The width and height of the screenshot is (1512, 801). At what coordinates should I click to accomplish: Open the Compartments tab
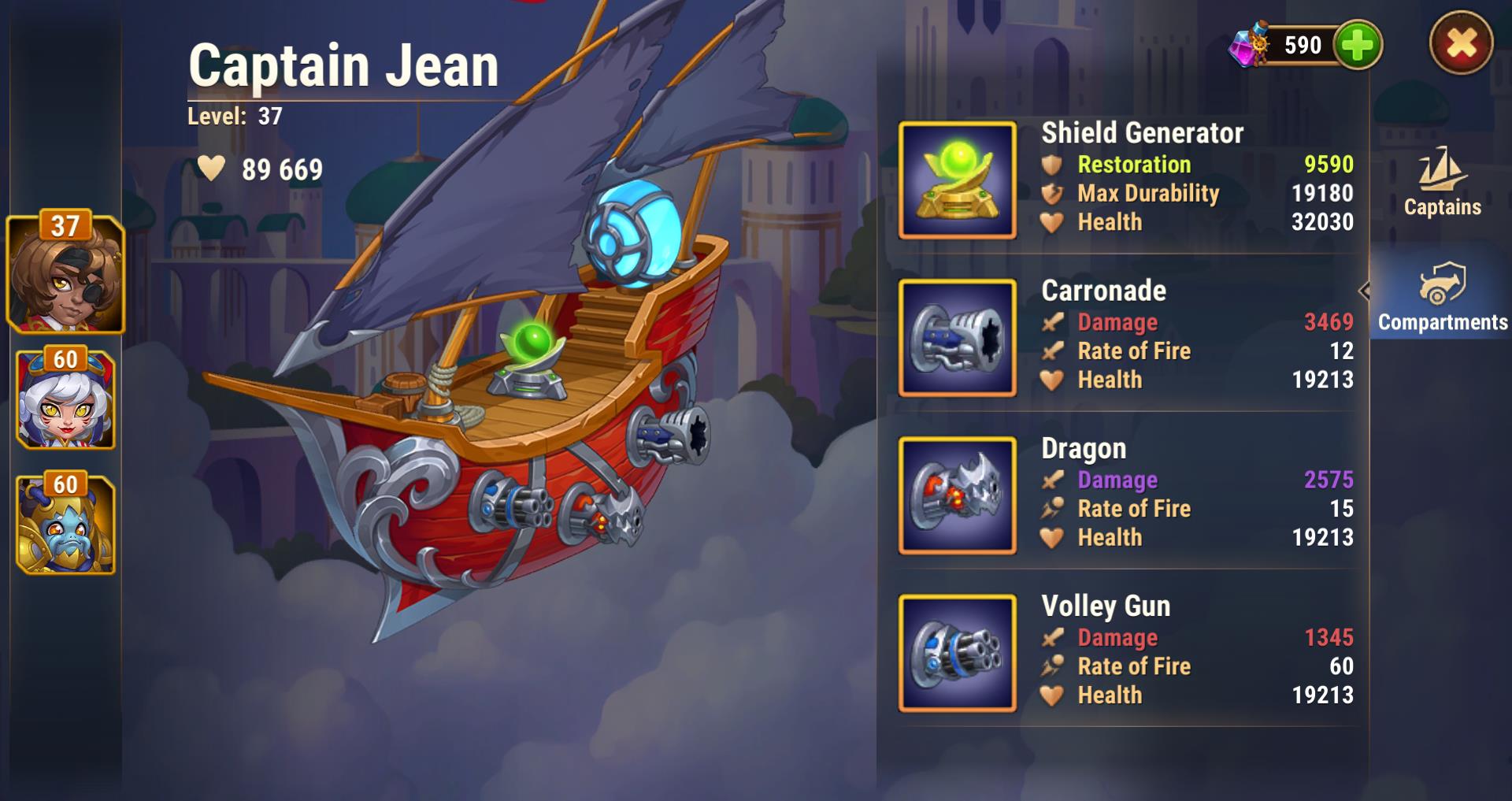(1442, 298)
